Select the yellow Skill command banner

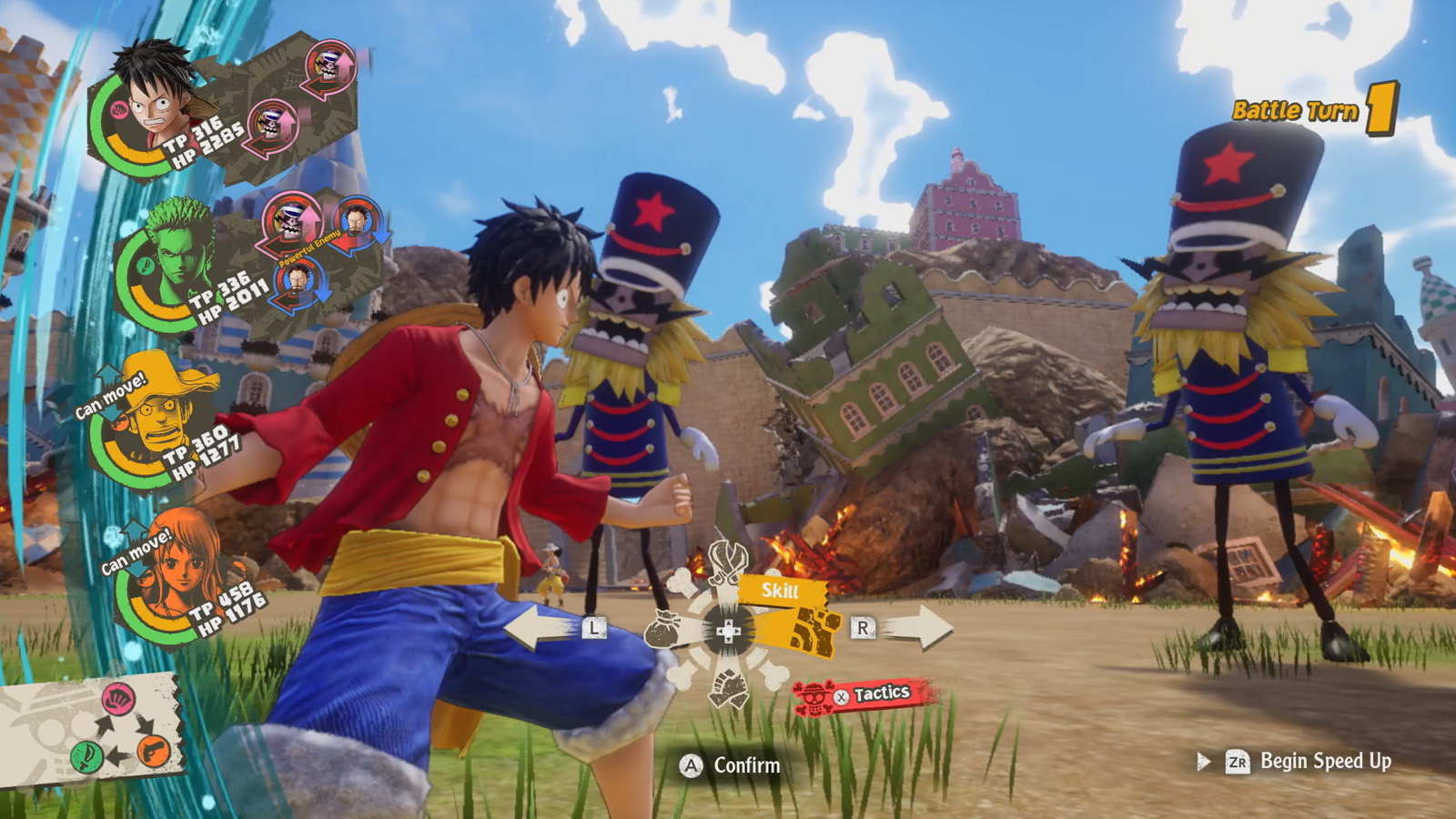(779, 590)
